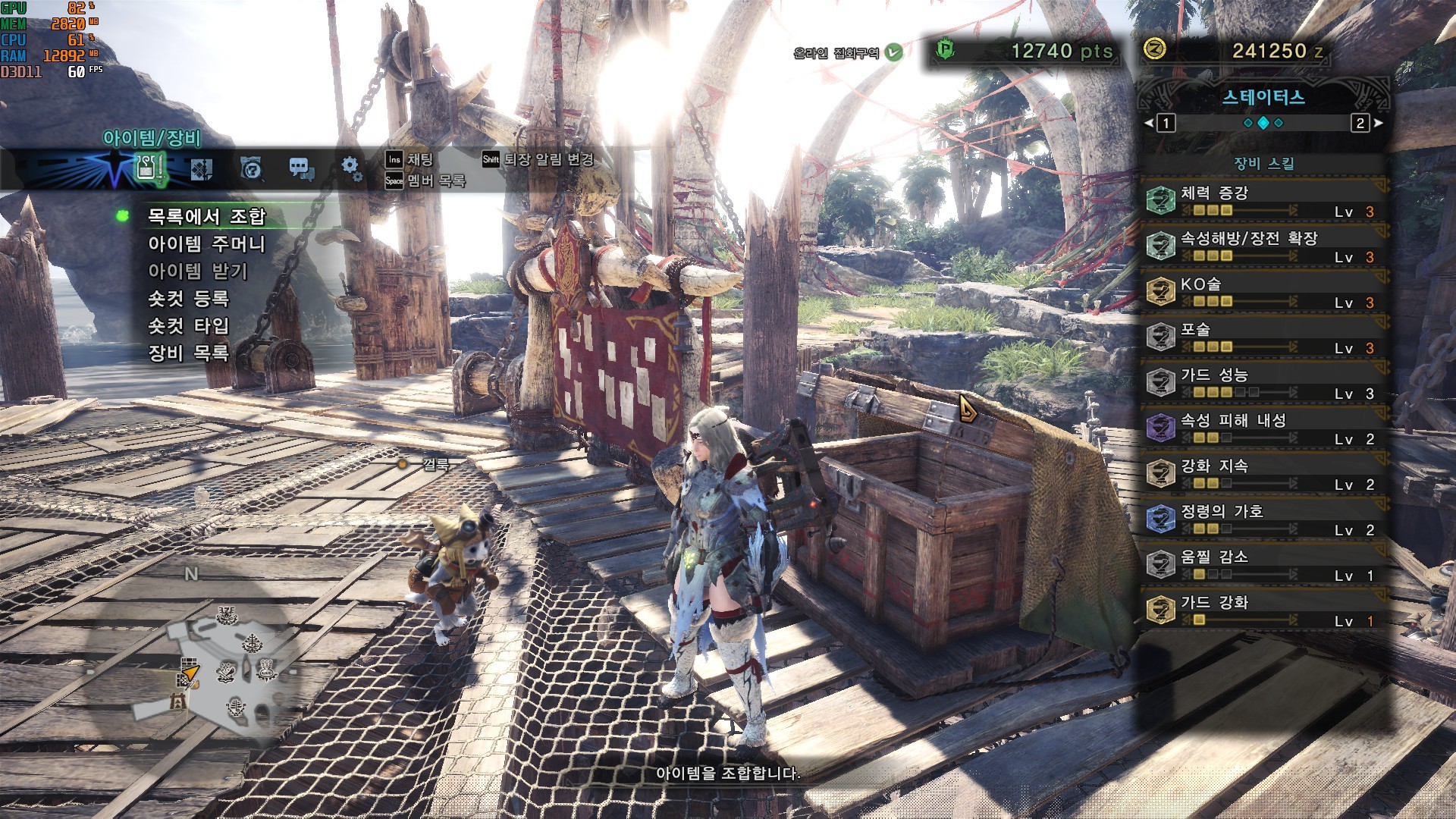The width and height of the screenshot is (1456, 819).
Task: Select the '정령의 가호' skill row
Action: click(x=1263, y=519)
